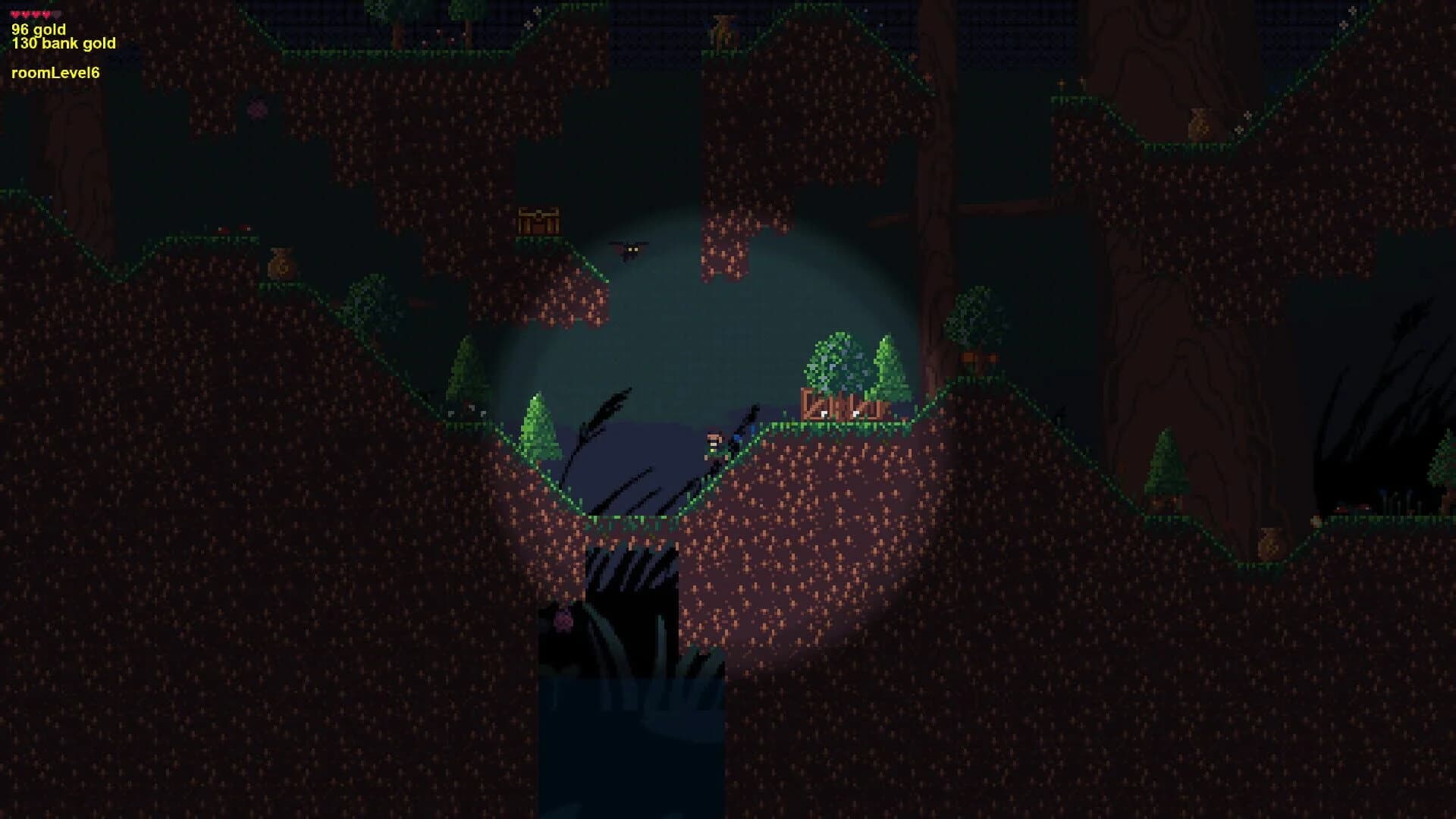The height and width of the screenshot is (819, 1456).
Task: Click the 96 gold counter
Action: pyautogui.click(x=38, y=29)
